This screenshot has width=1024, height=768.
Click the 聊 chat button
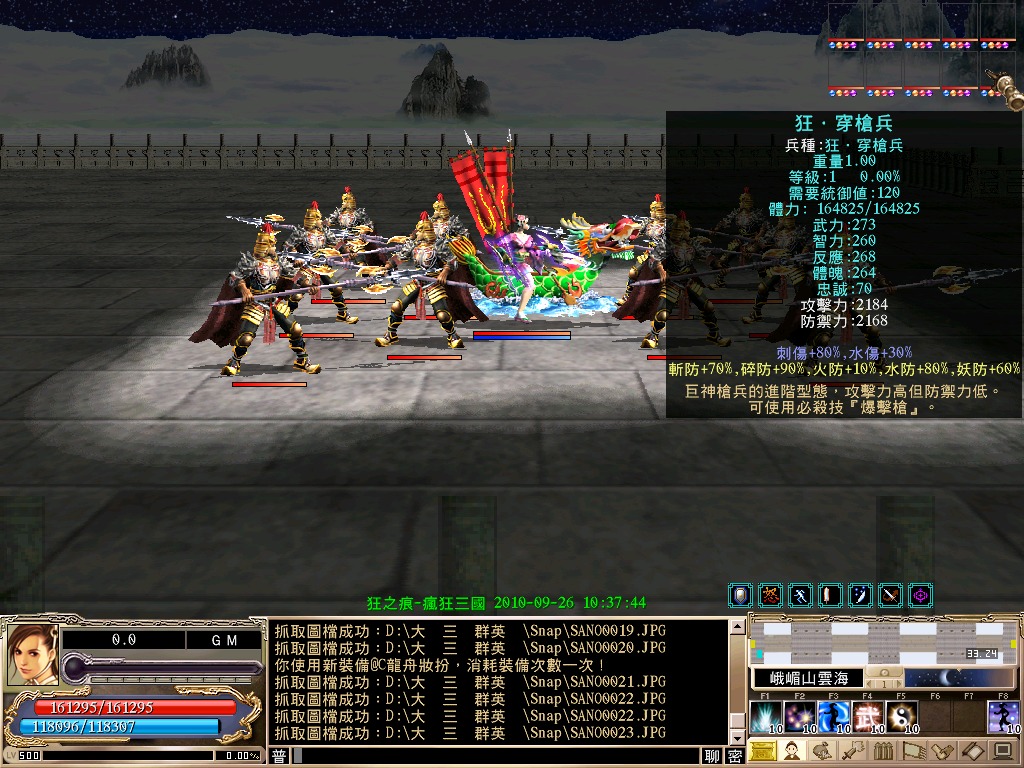712,756
